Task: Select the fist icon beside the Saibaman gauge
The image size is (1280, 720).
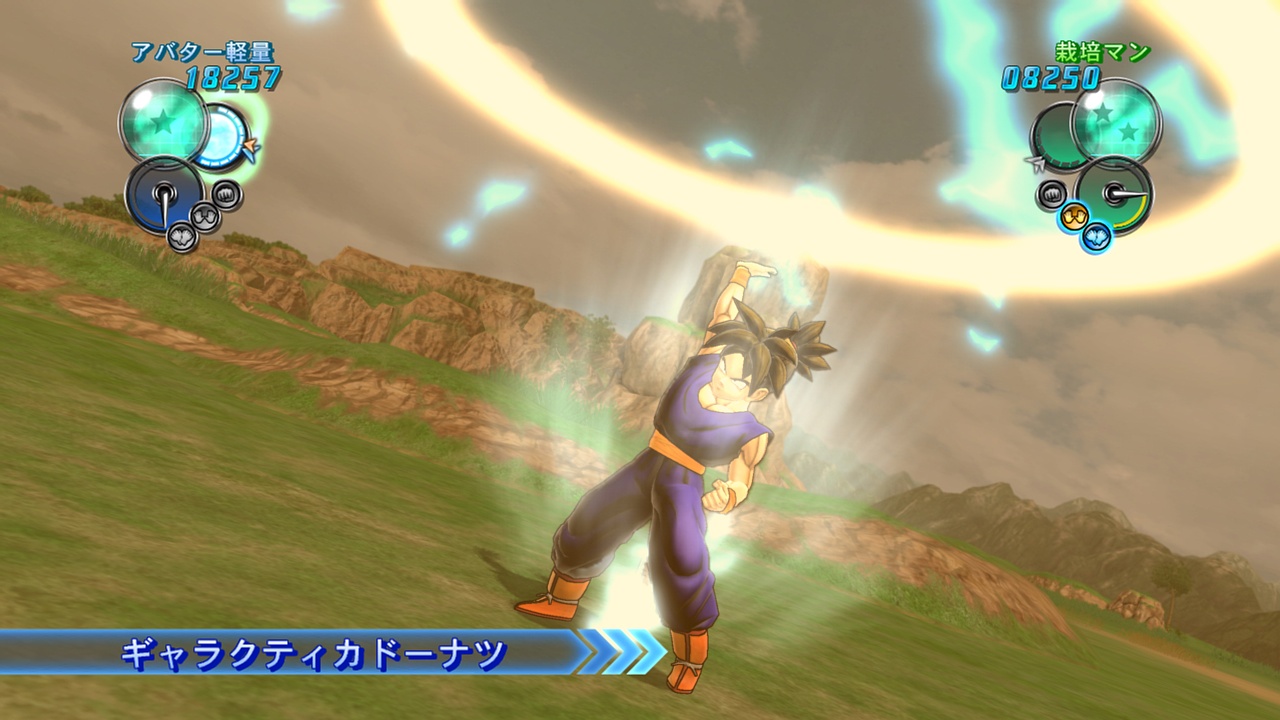Action: tap(1052, 193)
